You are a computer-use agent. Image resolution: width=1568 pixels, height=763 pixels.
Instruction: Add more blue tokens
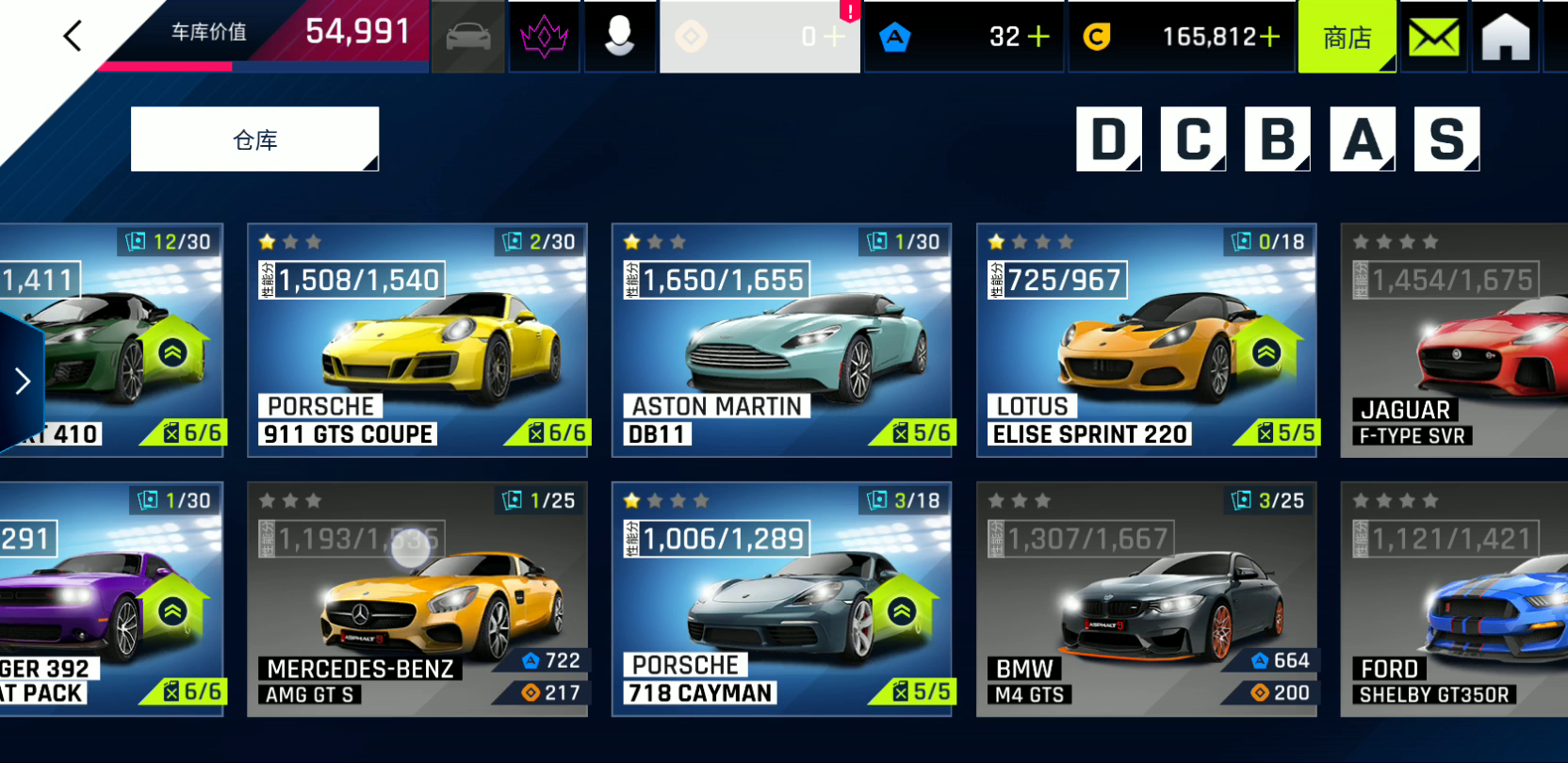point(1037,37)
